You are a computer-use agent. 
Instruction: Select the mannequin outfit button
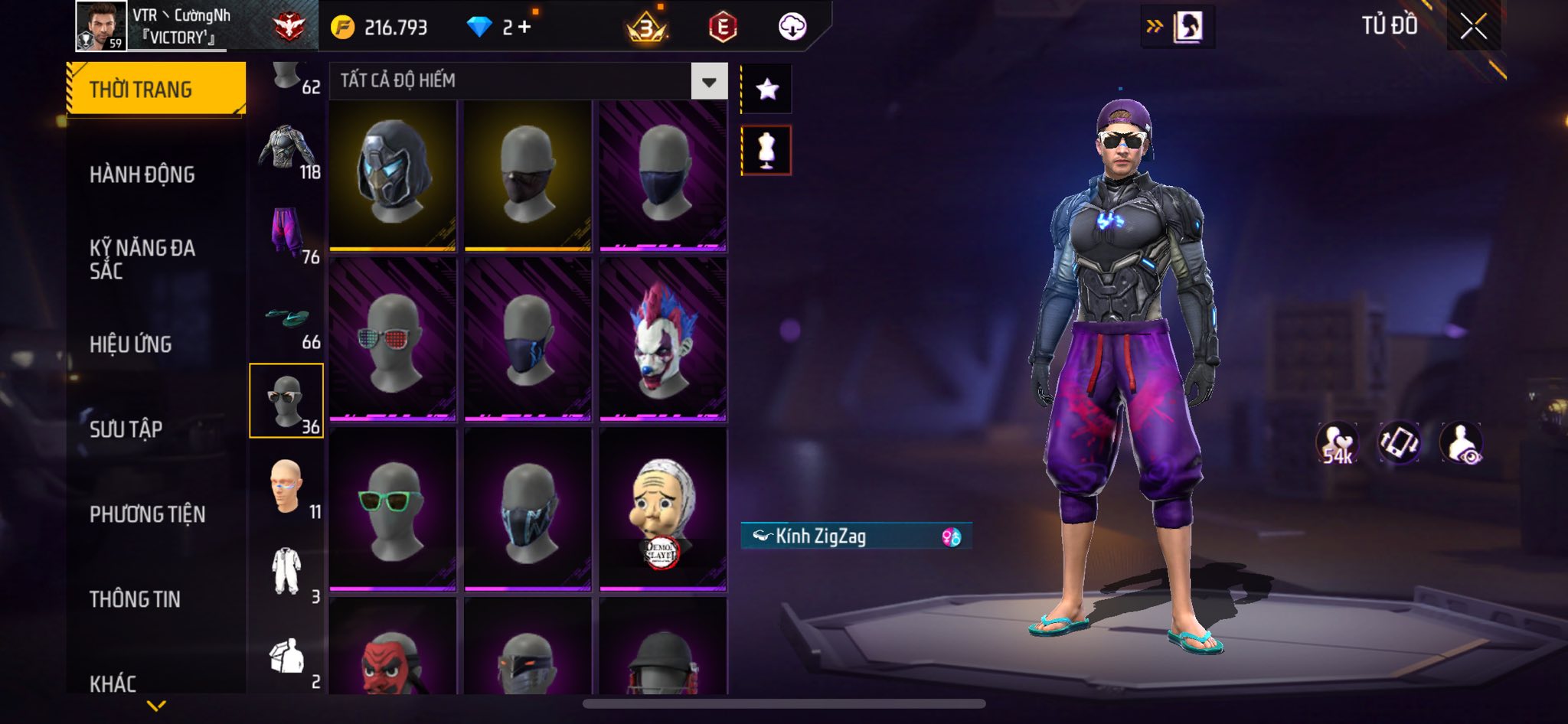pos(766,150)
